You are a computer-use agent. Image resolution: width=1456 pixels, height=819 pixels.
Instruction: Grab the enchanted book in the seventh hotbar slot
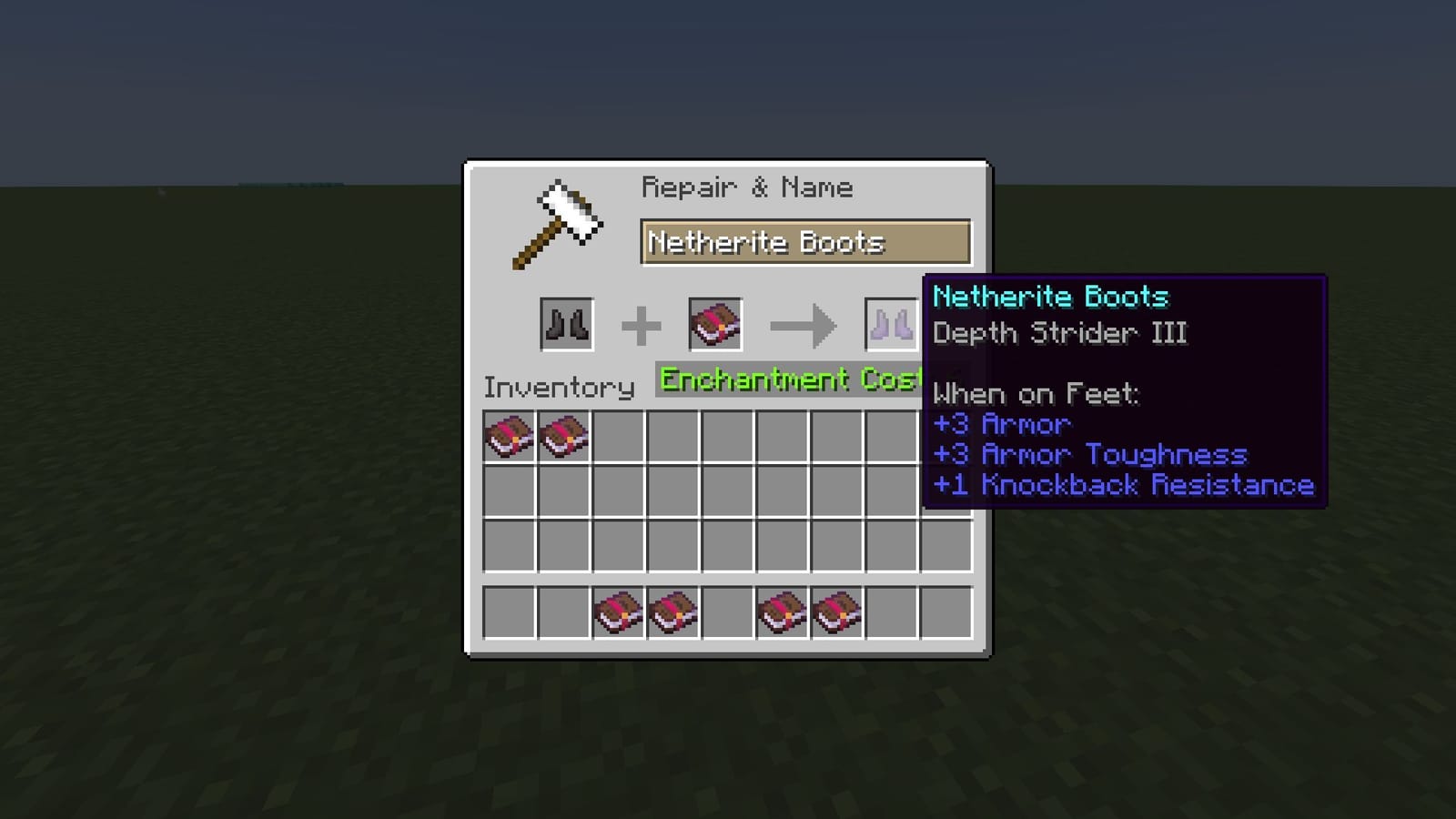(837, 611)
